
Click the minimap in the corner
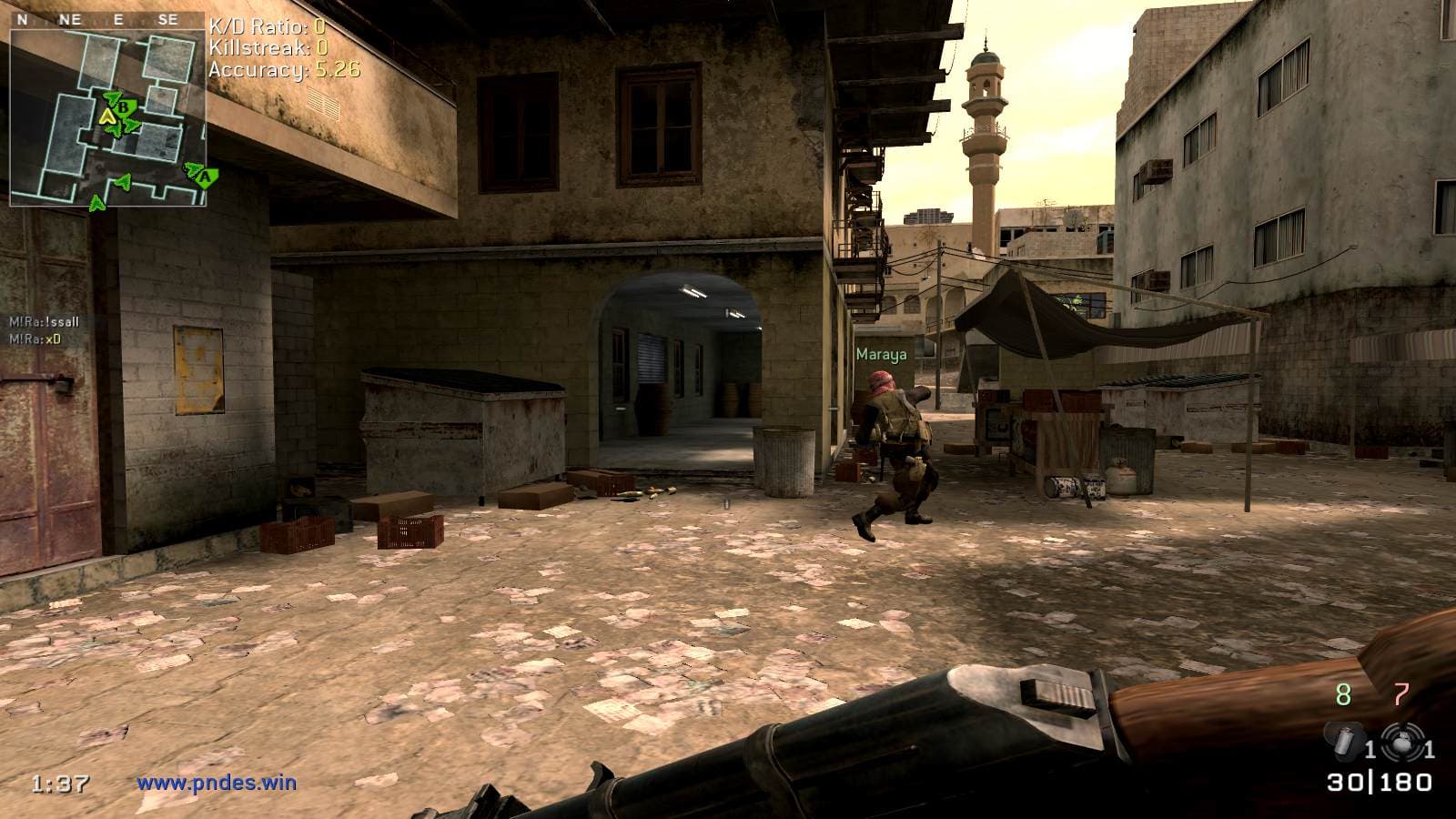pos(107,118)
